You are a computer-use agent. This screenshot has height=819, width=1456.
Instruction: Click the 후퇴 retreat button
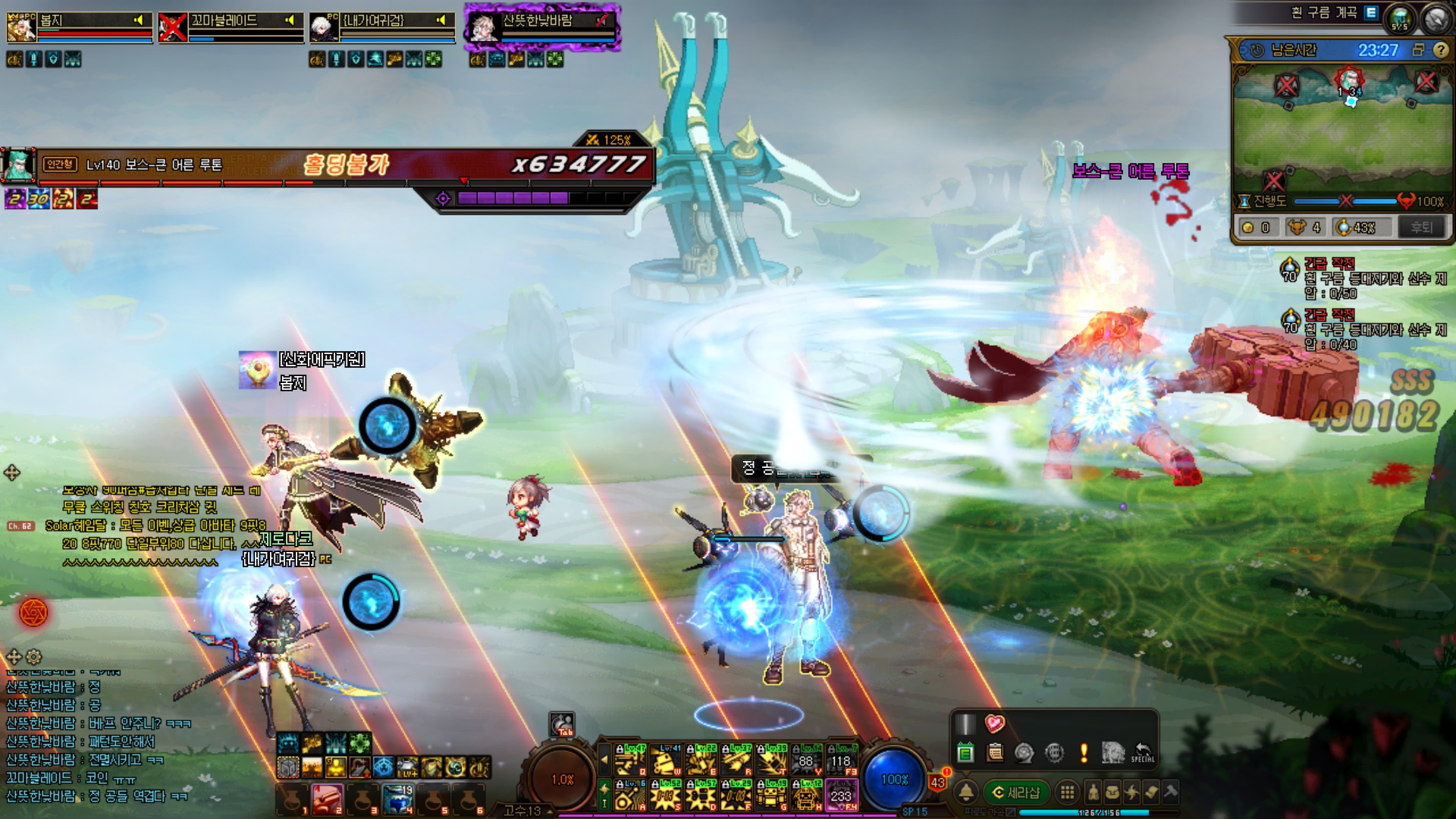[x=1421, y=227]
